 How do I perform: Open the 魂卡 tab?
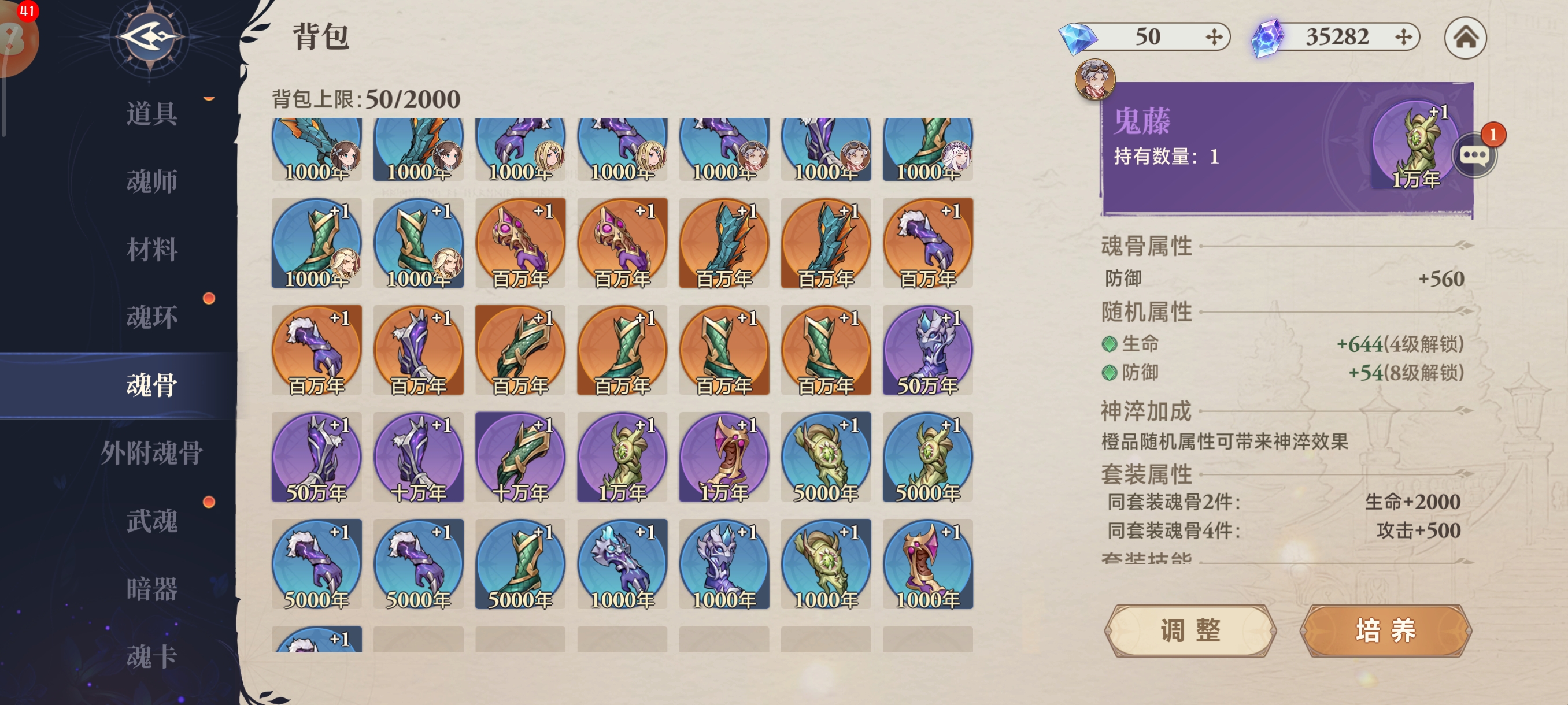pos(151,656)
